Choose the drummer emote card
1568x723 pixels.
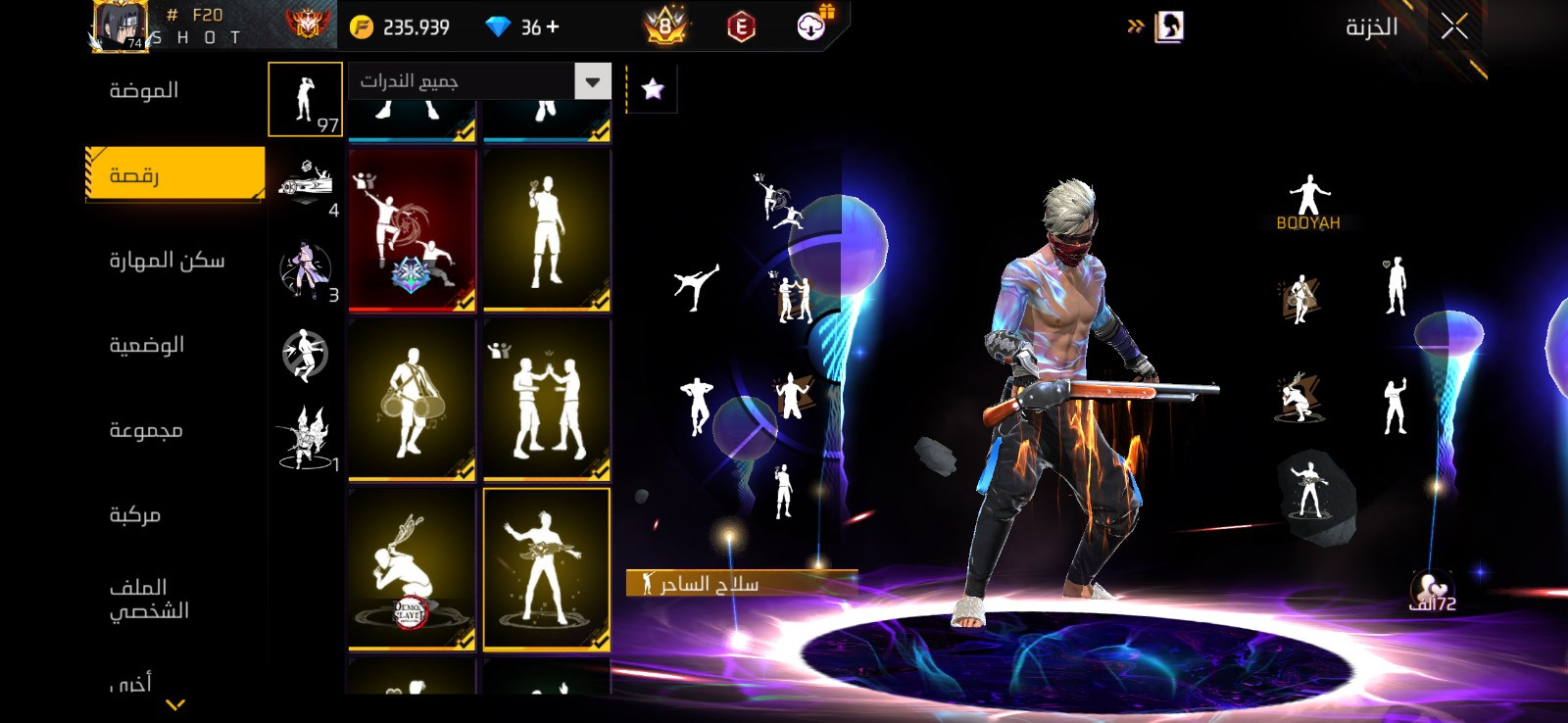point(412,400)
